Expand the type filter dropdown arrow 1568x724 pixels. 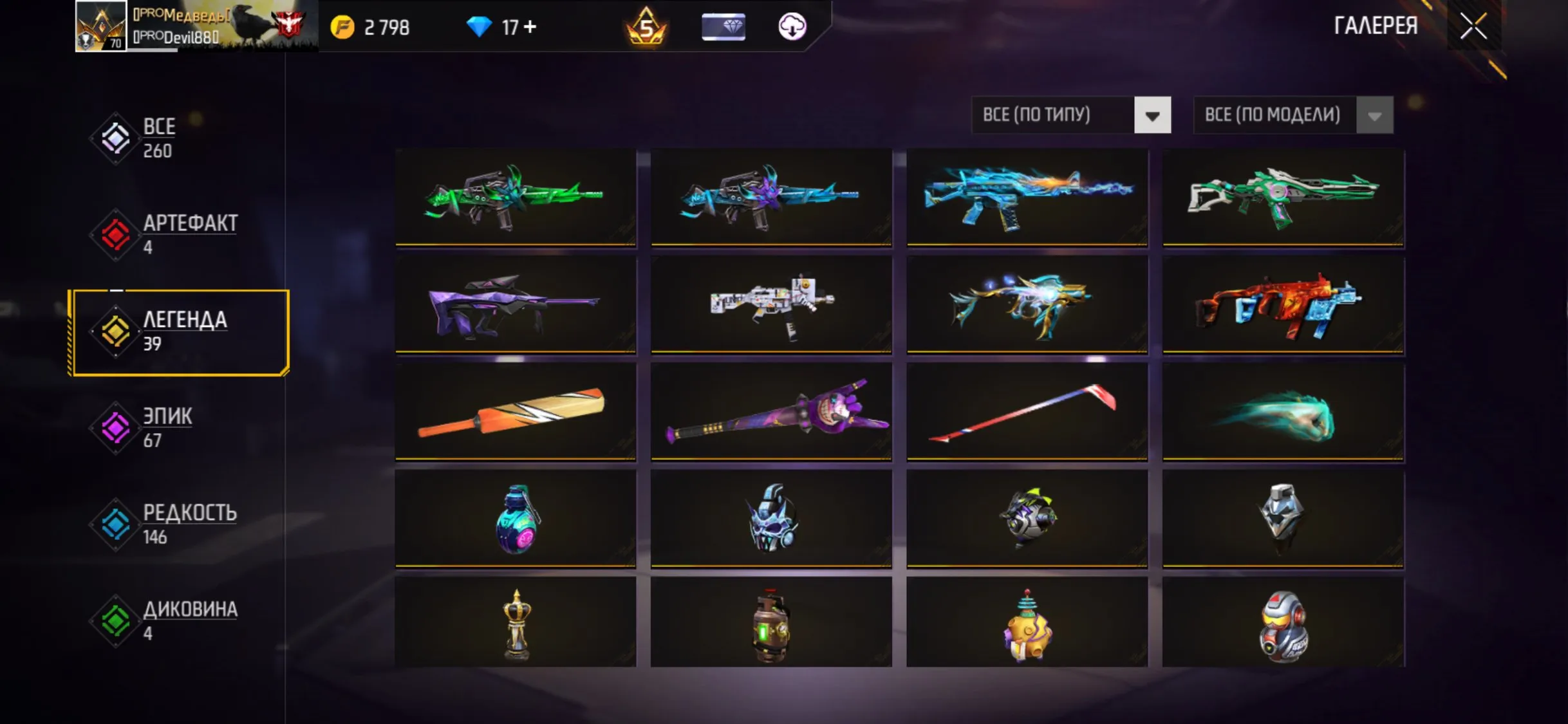click(1152, 115)
